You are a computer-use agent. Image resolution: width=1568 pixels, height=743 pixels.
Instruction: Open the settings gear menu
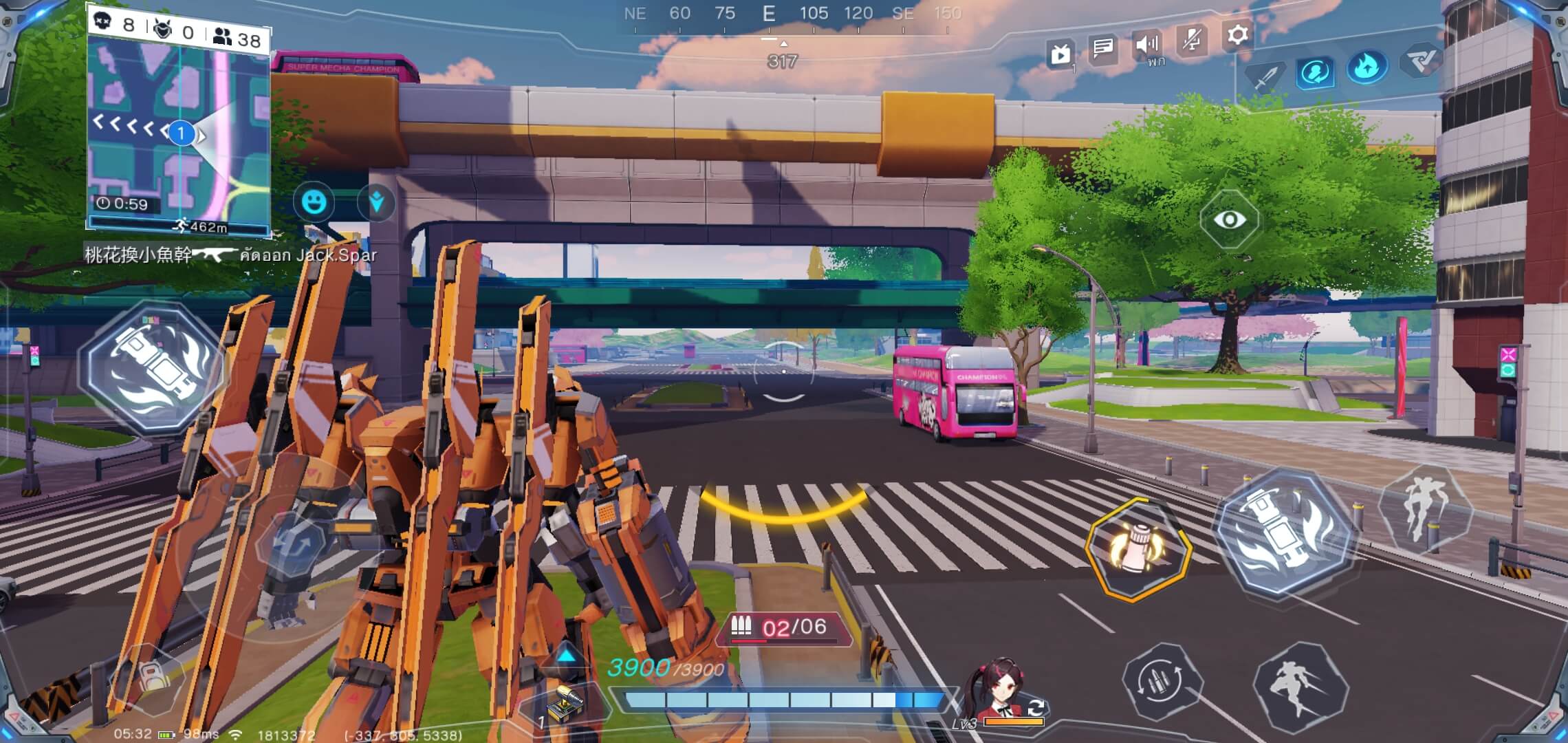1237,35
